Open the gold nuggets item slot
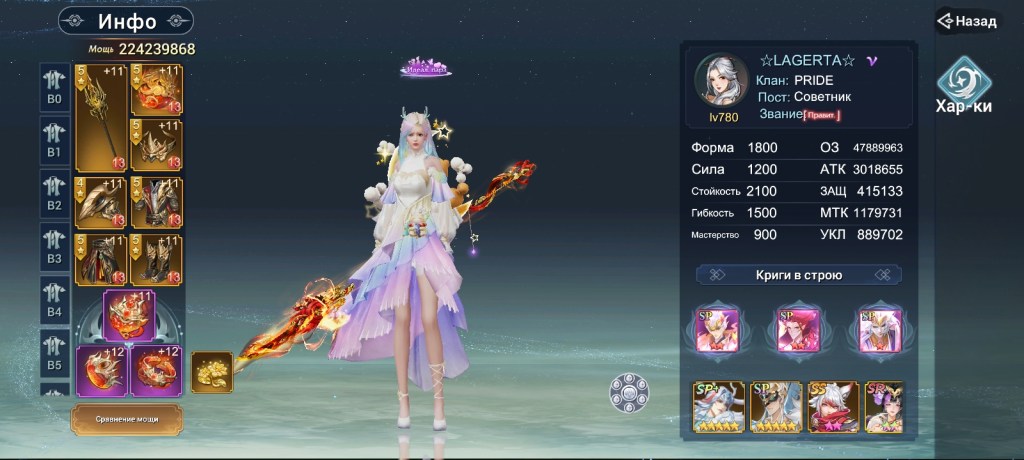This screenshot has width=1024, height=460. [x=212, y=371]
